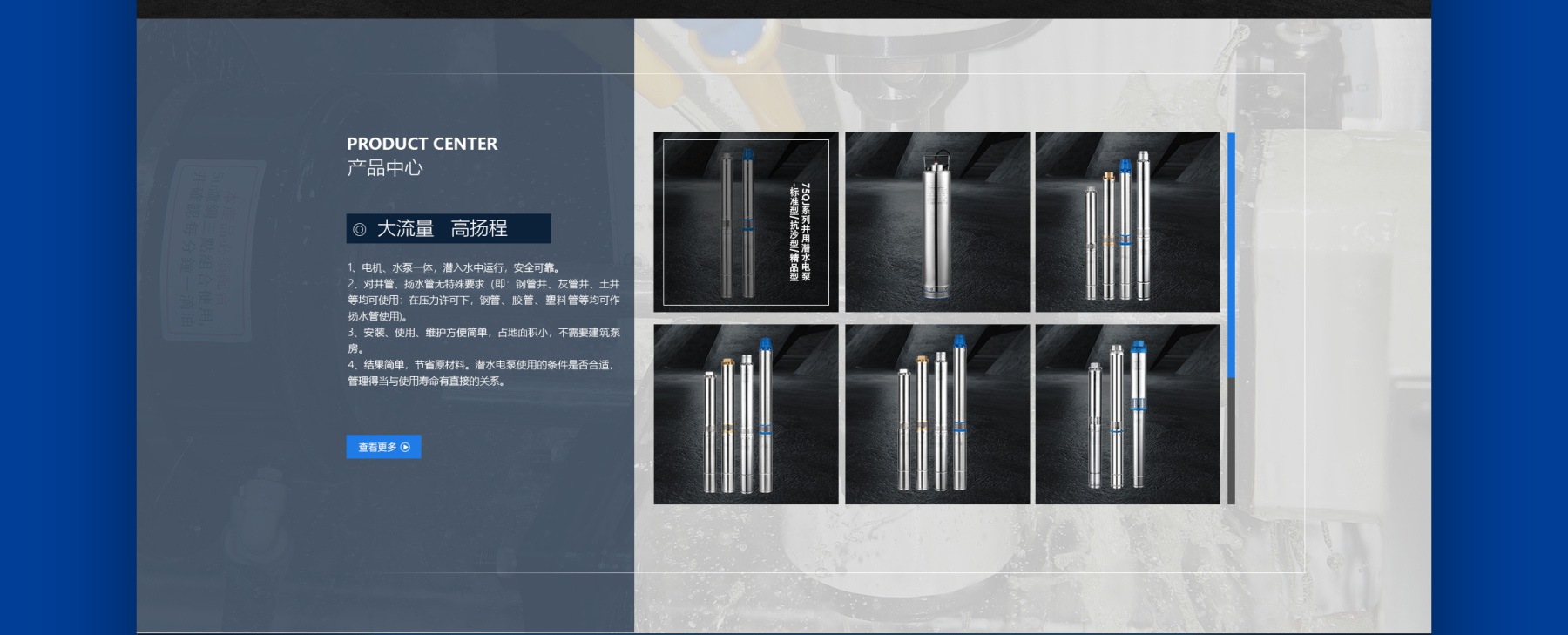
Task: Choose the thumbnail showing three pumps
Action: pyautogui.click(x=1127, y=415)
